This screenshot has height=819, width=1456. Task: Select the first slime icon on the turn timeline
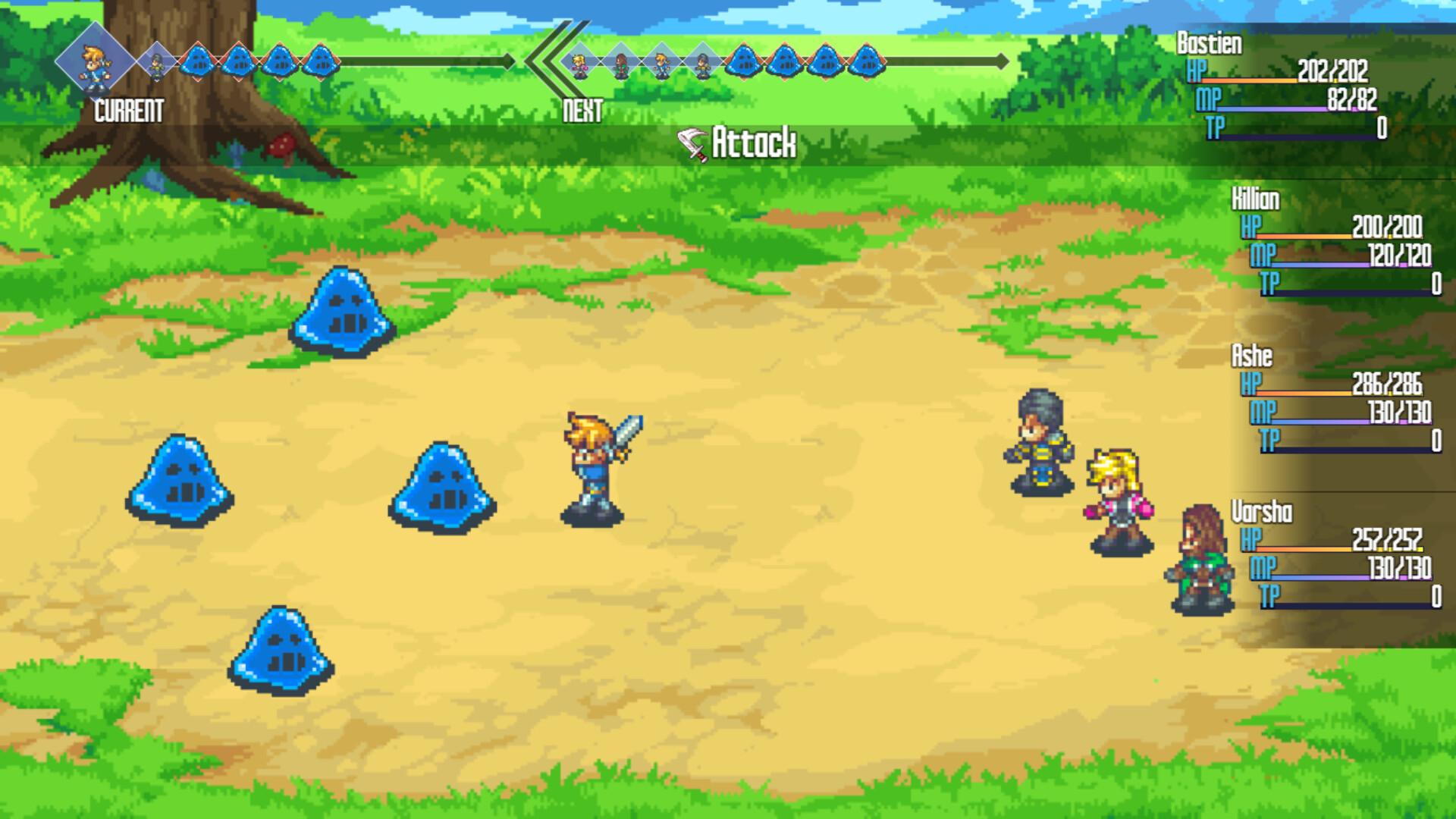[197, 62]
